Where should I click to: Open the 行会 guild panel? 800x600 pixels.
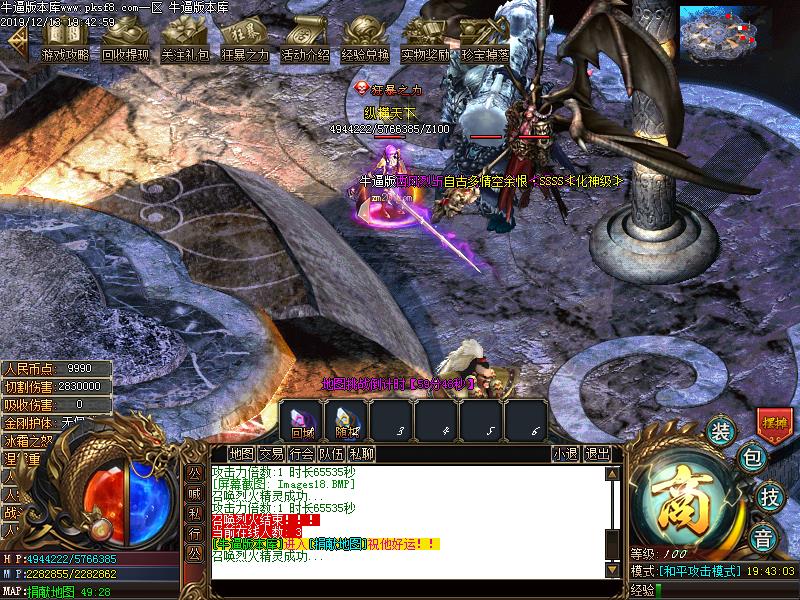click(301, 454)
